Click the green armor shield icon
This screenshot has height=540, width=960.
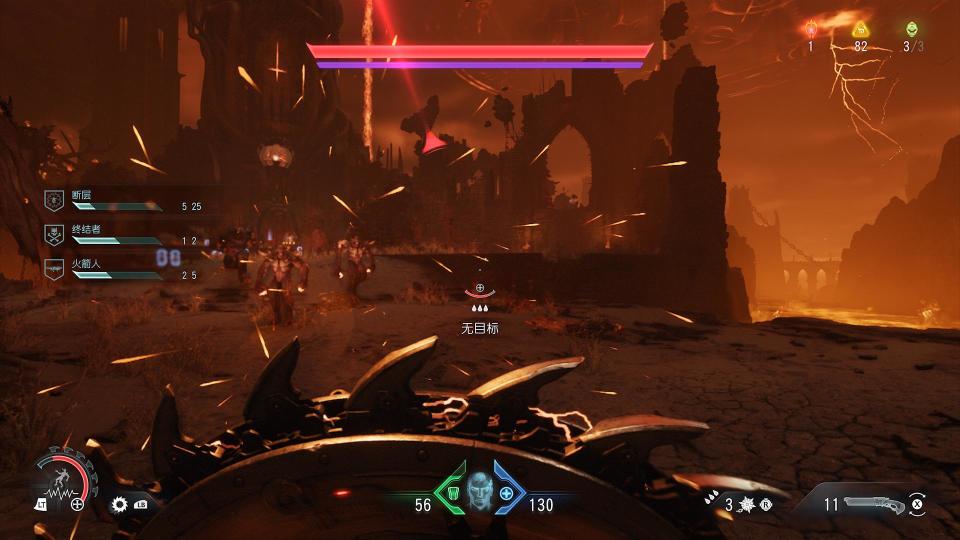451,494
